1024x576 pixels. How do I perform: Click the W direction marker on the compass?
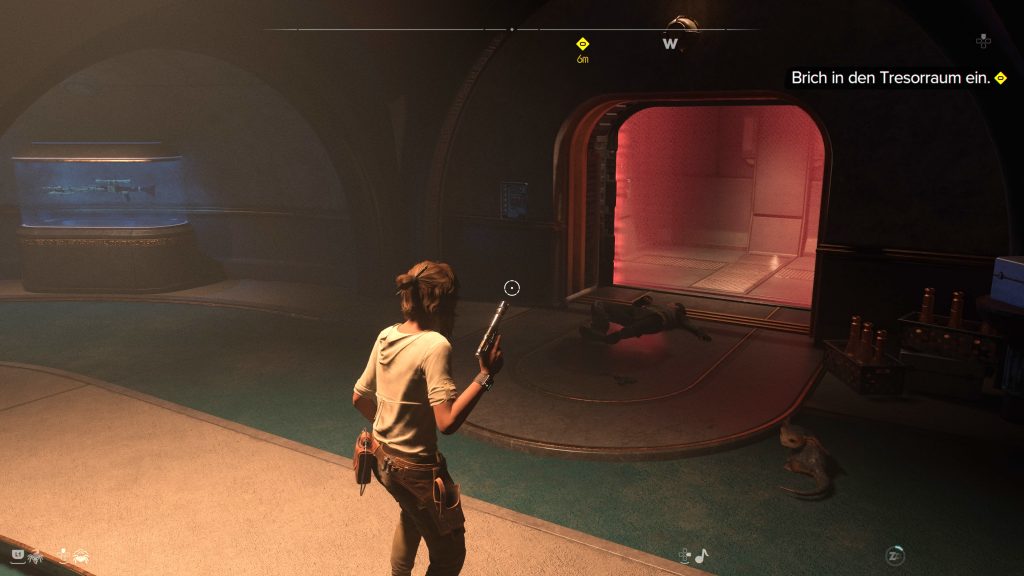tap(670, 44)
